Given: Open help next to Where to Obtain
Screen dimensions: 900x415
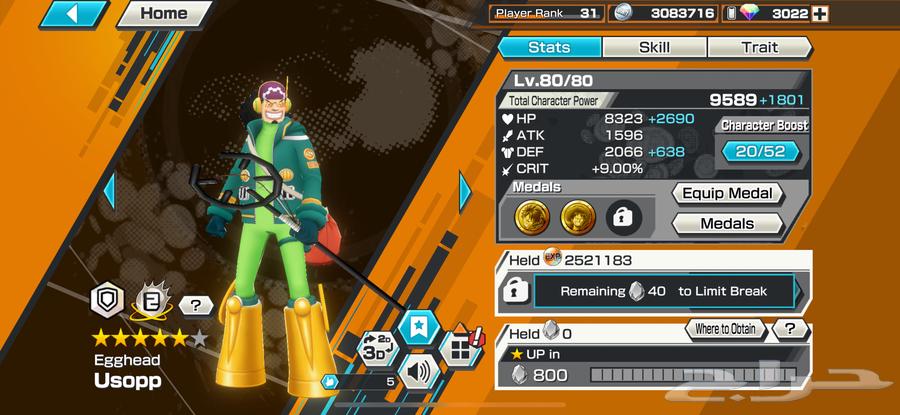Looking at the screenshot, I should [790, 329].
